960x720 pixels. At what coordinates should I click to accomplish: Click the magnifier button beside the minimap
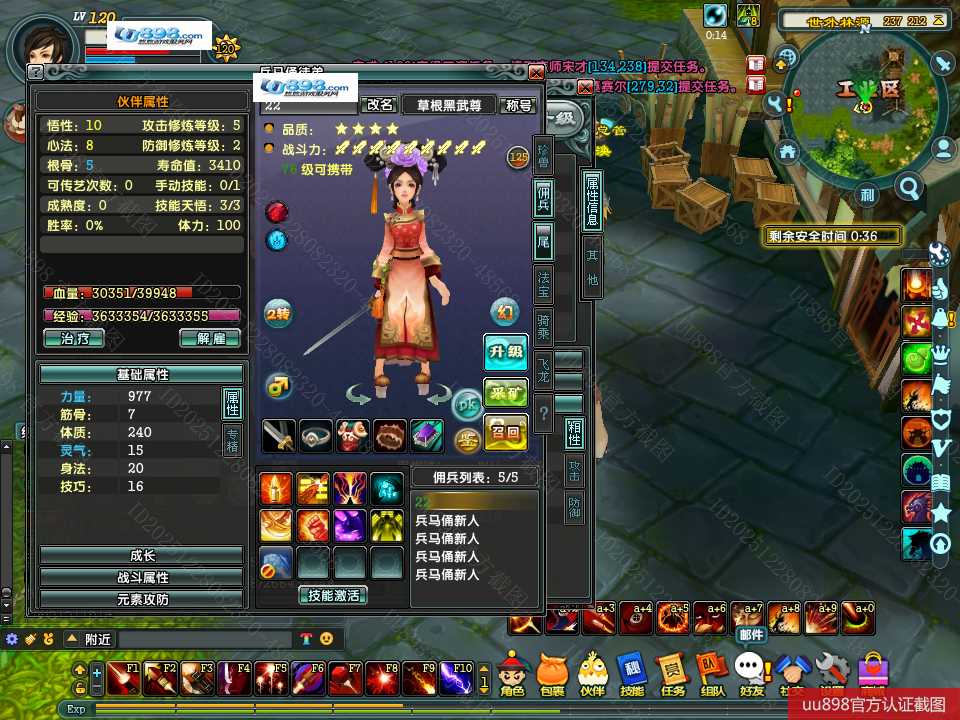pyautogui.click(x=909, y=186)
